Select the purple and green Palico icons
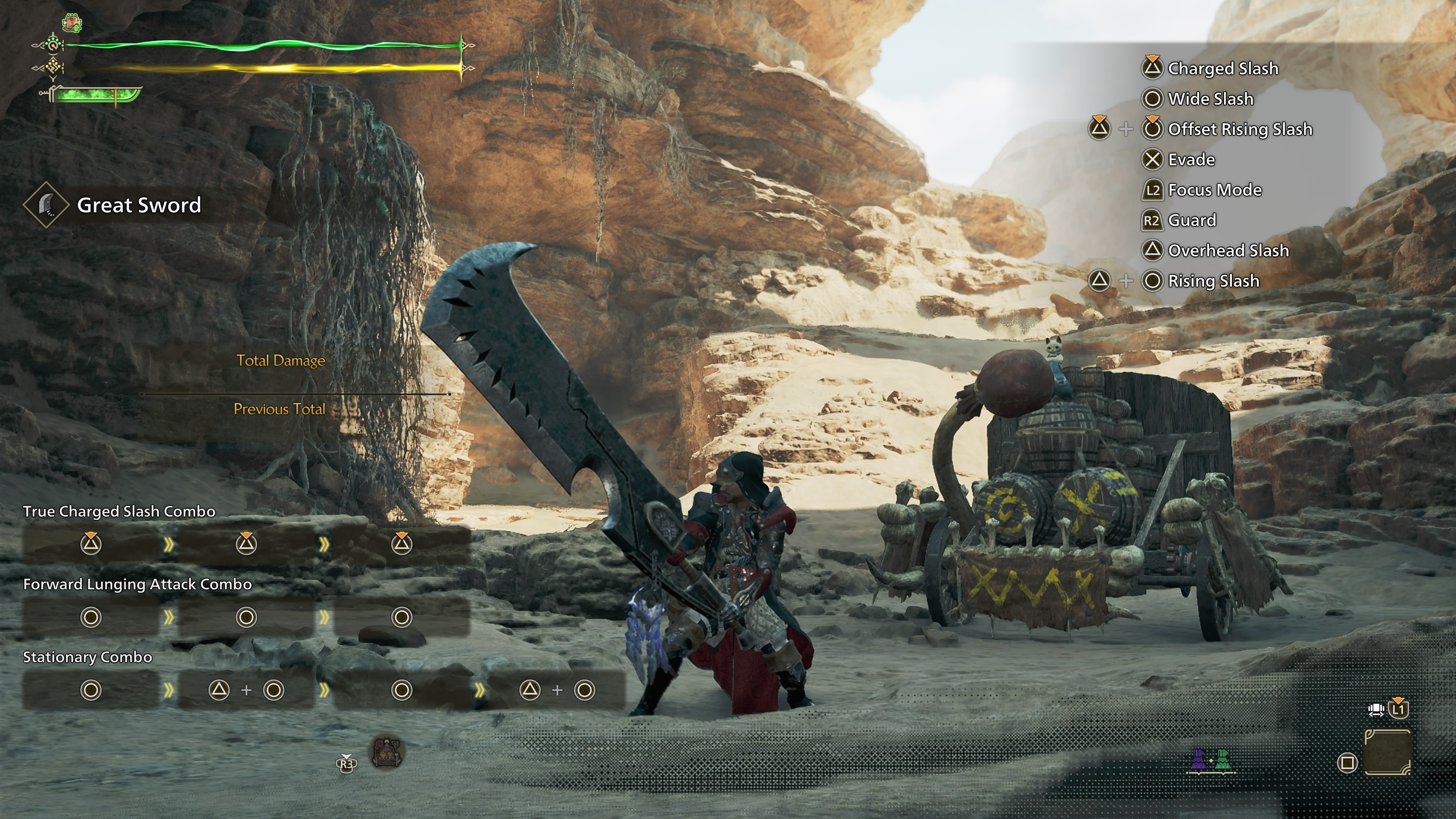Screen dimensions: 1456x819 click(1210, 761)
